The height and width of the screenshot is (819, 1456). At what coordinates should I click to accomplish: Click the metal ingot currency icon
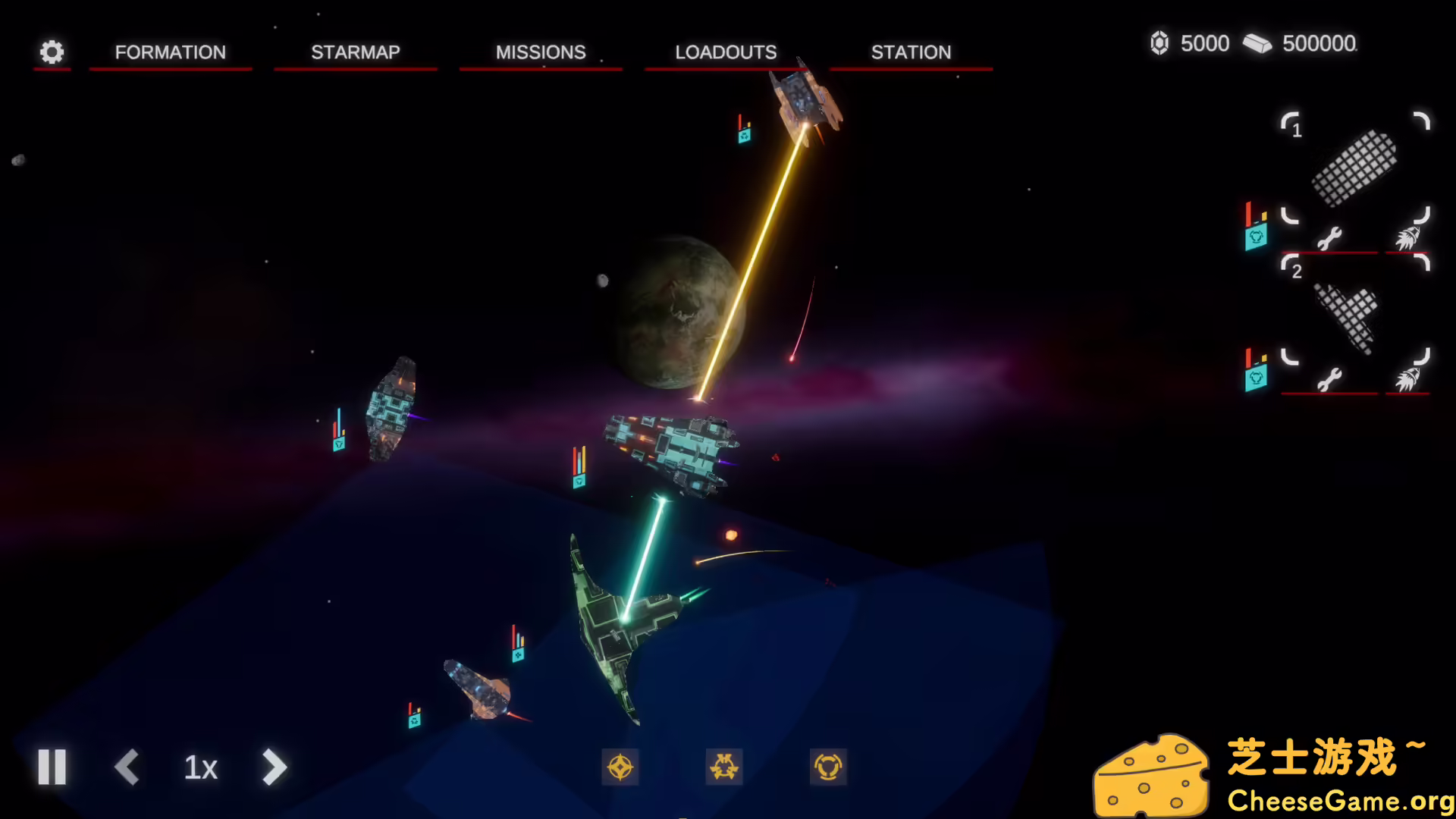click(1256, 42)
